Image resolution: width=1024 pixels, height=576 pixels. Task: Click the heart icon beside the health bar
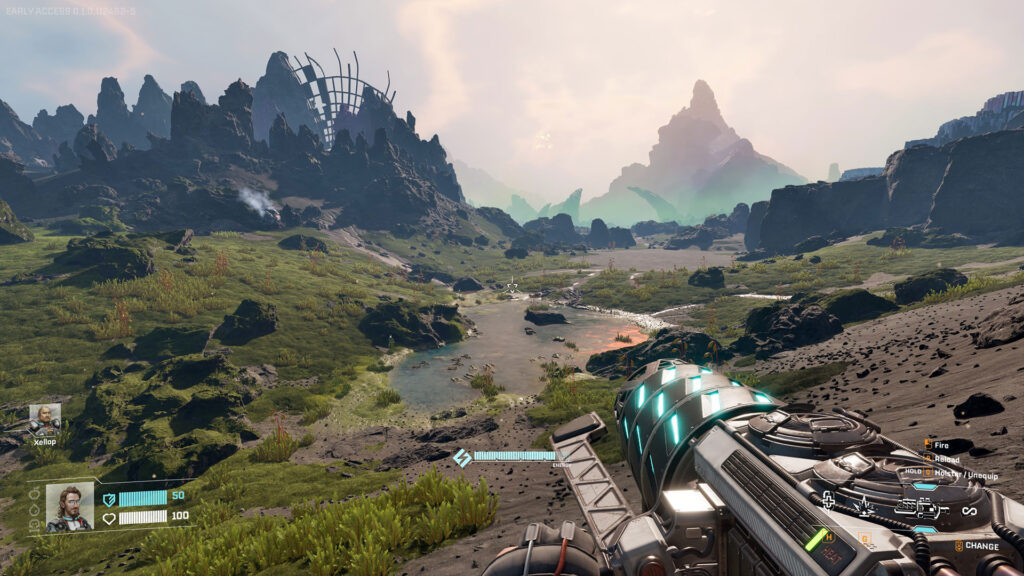pyautogui.click(x=109, y=517)
